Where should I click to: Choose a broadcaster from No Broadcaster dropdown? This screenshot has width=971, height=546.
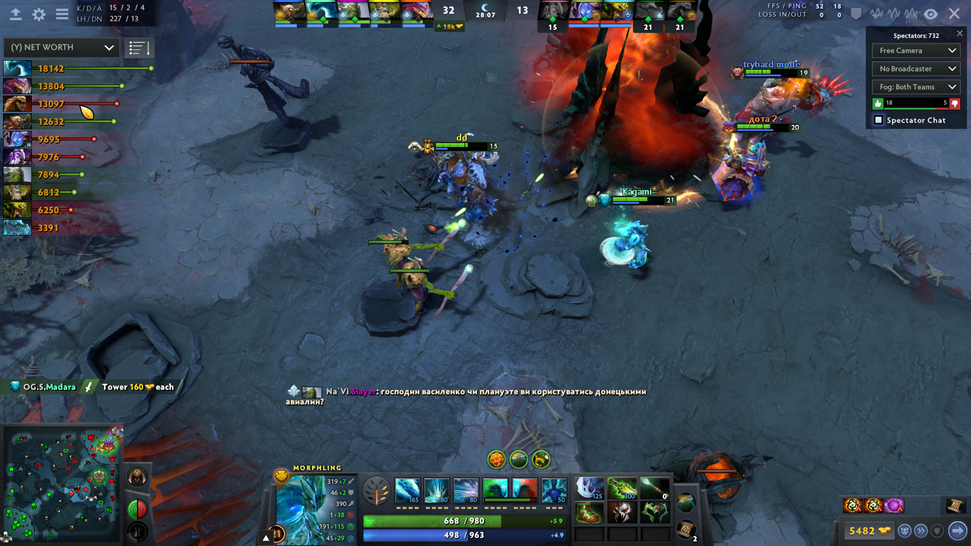coord(917,69)
